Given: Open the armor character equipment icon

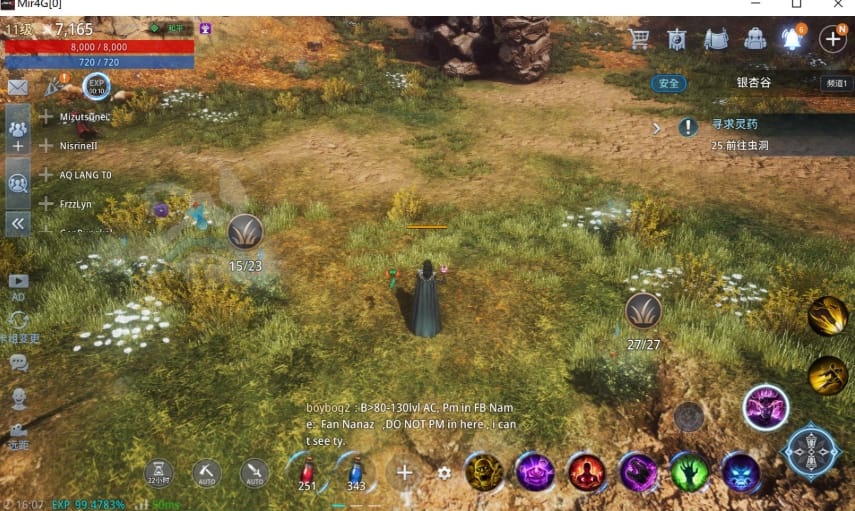Looking at the screenshot, I should click(x=715, y=39).
